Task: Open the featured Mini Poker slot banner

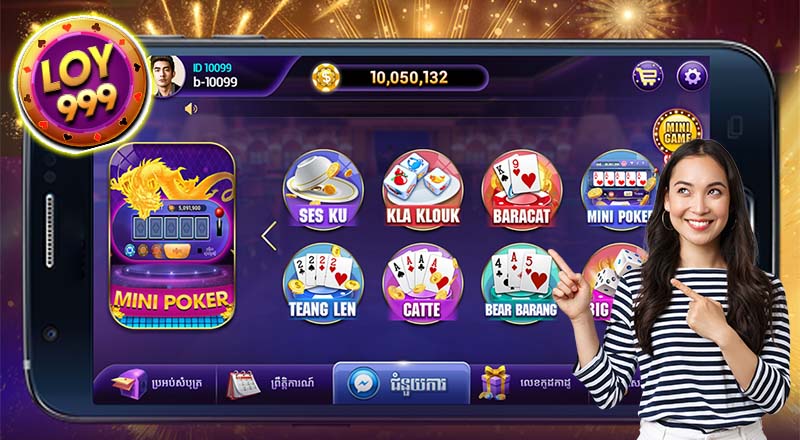Action: [171, 235]
